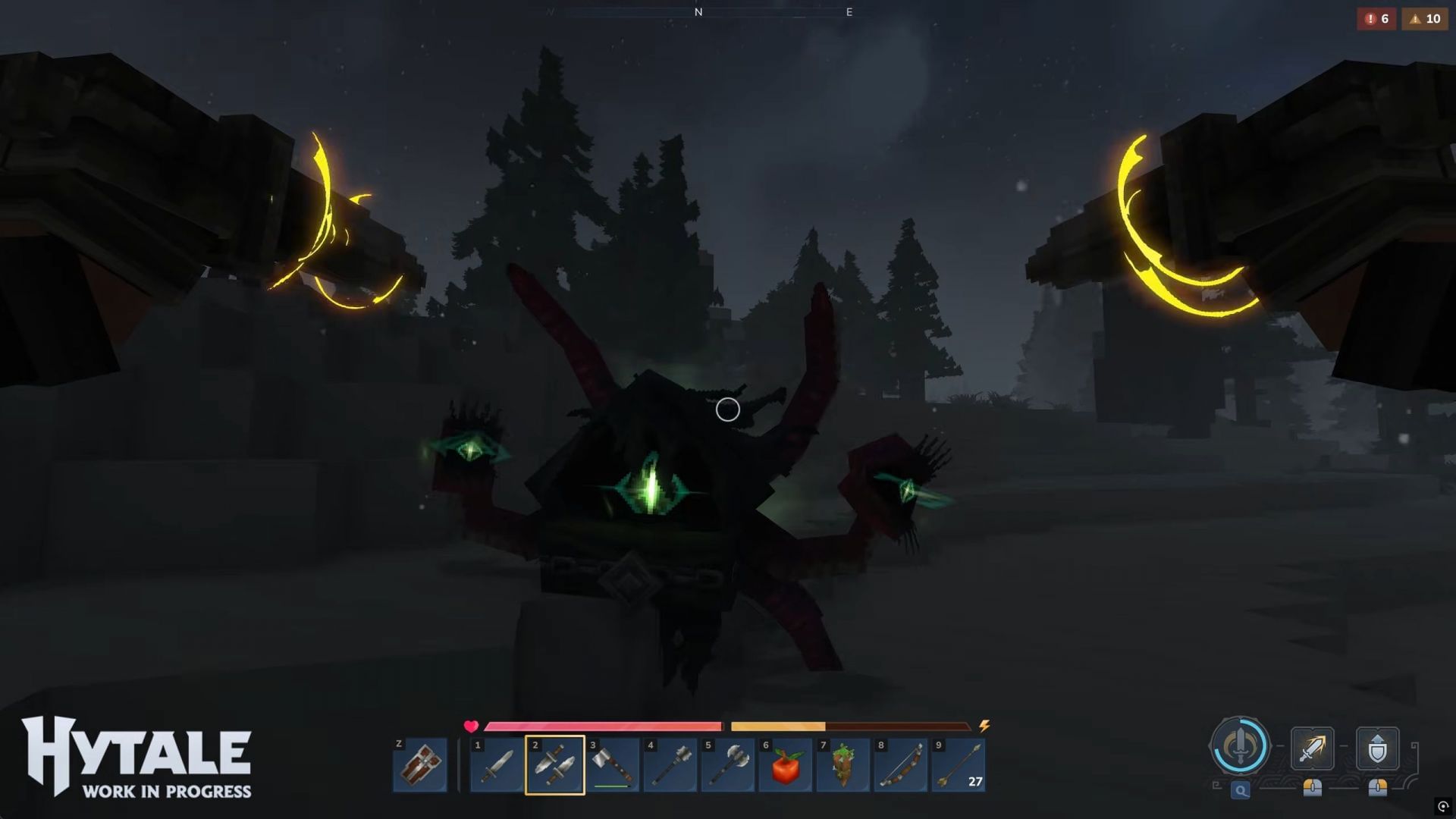Click the red error counter showing 6
Image resolution: width=1456 pixels, height=819 pixels.
pyautogui.click(x=1377, y=19)
